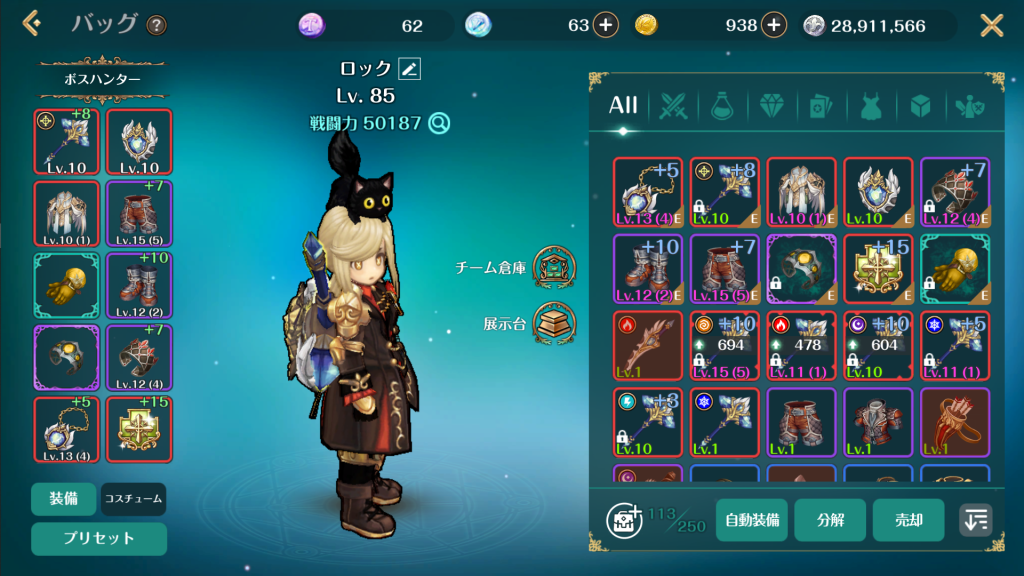
Task: Switch to the コスチューム costume tab
Action: click(134, 498)
